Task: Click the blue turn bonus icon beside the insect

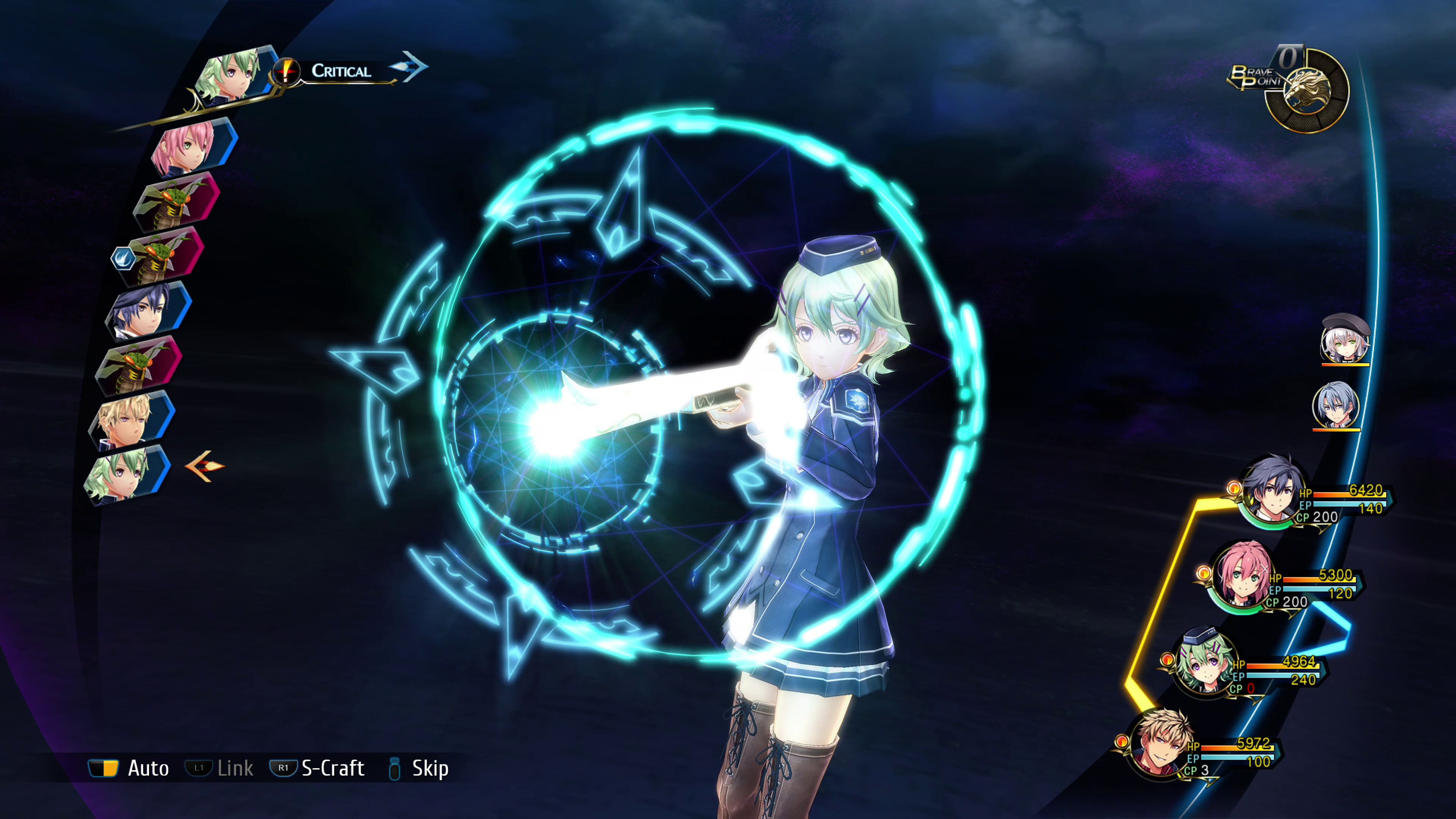Action: [121, 258]
